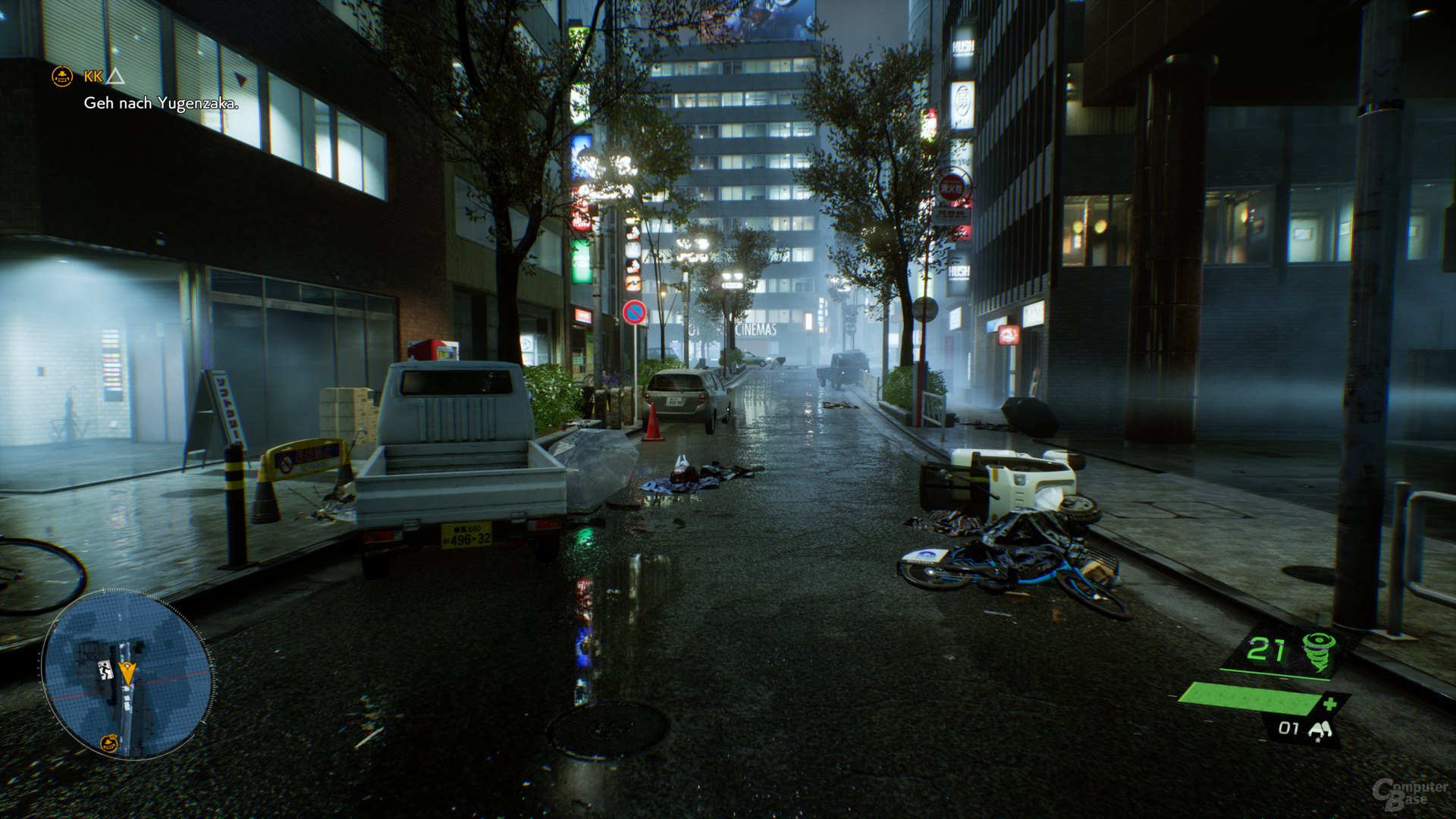Select the torii shrine marker on the minimap

pos(109,742)
